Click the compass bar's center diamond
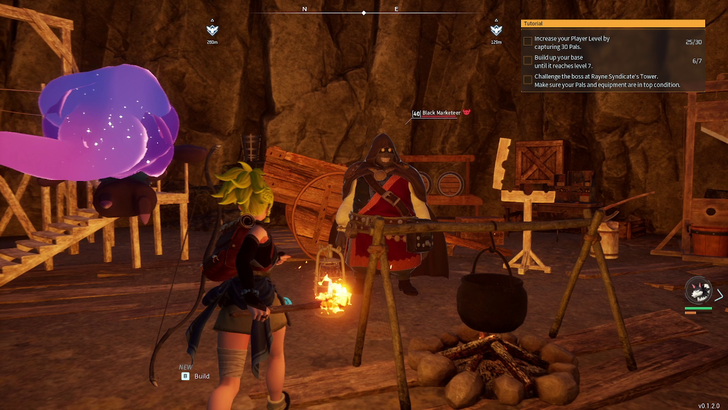Screen dimensions: 728x410 [x=364, y=12]
